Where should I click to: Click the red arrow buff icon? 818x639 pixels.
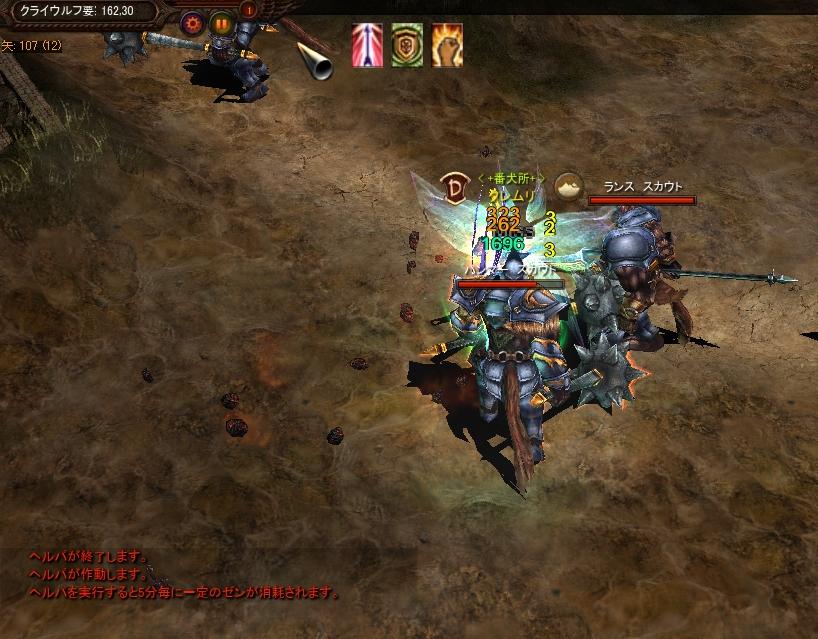click(367, 45)
